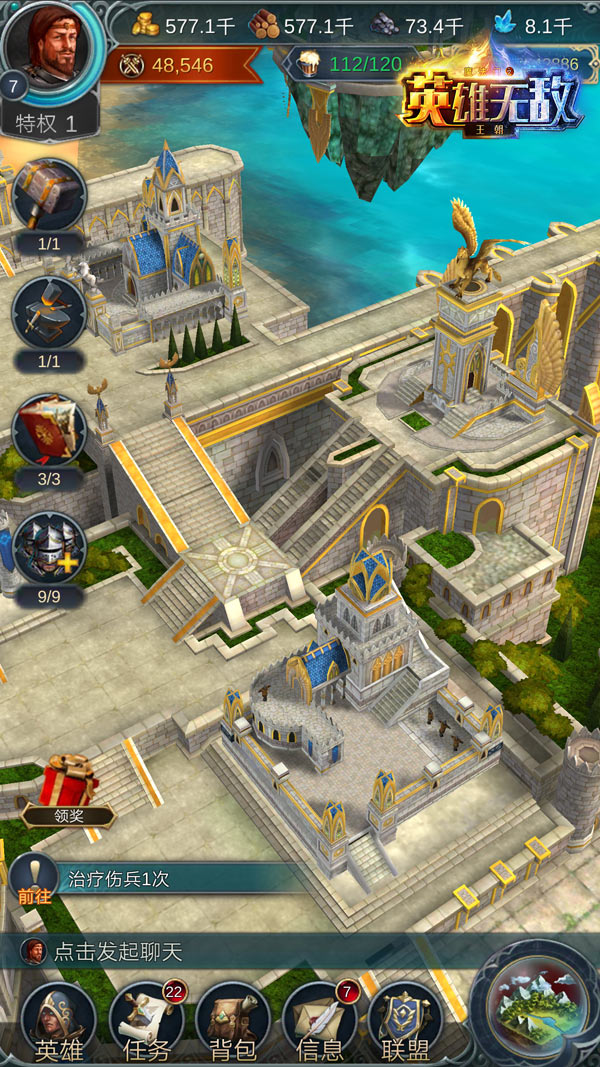Tap the gold coins resource counter
This screenshot has width=600, height=1067.
[x=188, y=25]
